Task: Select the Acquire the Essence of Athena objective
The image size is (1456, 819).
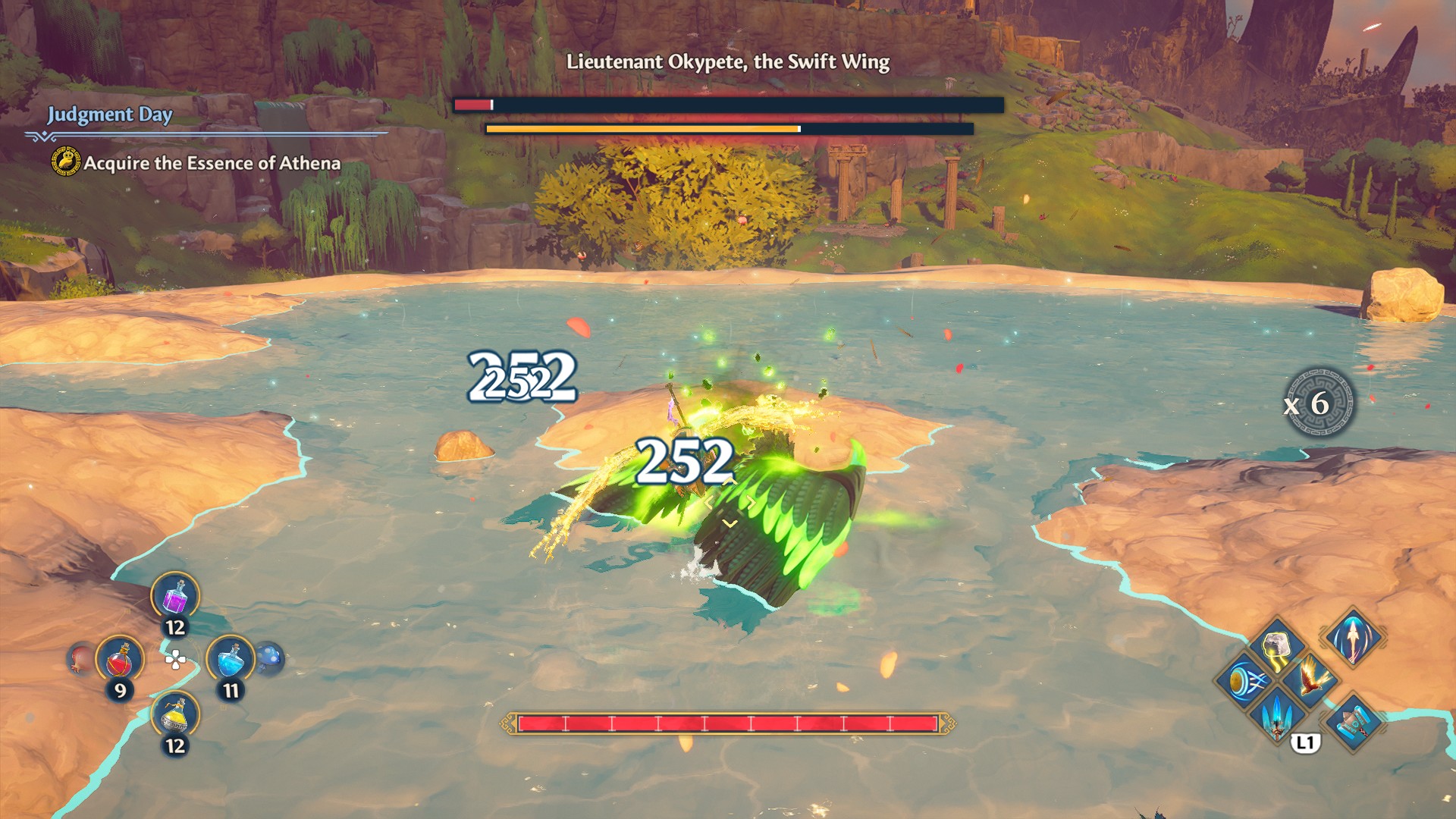Action: 212,163
